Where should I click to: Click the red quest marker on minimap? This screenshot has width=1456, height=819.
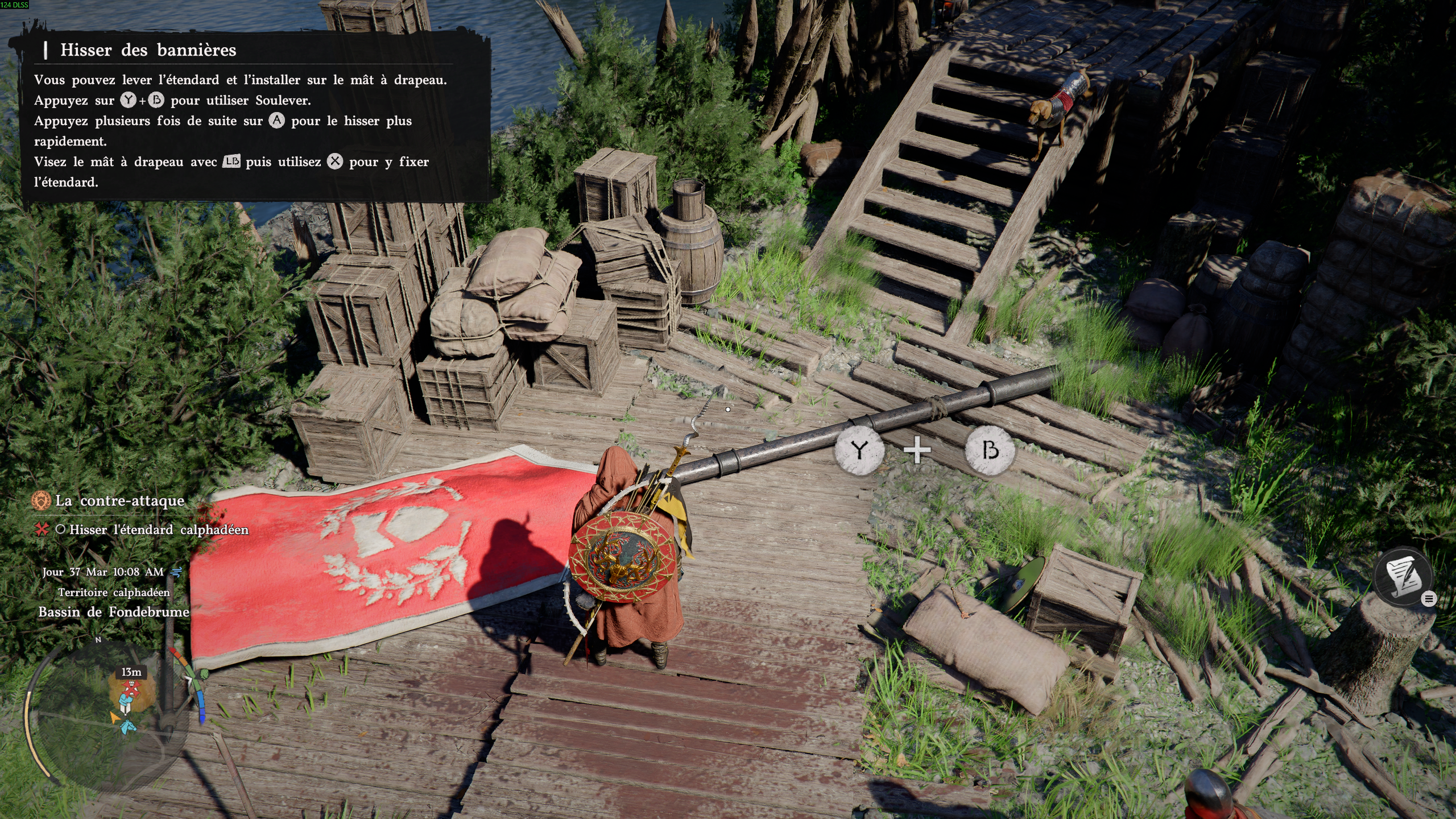tap(131, 689)
